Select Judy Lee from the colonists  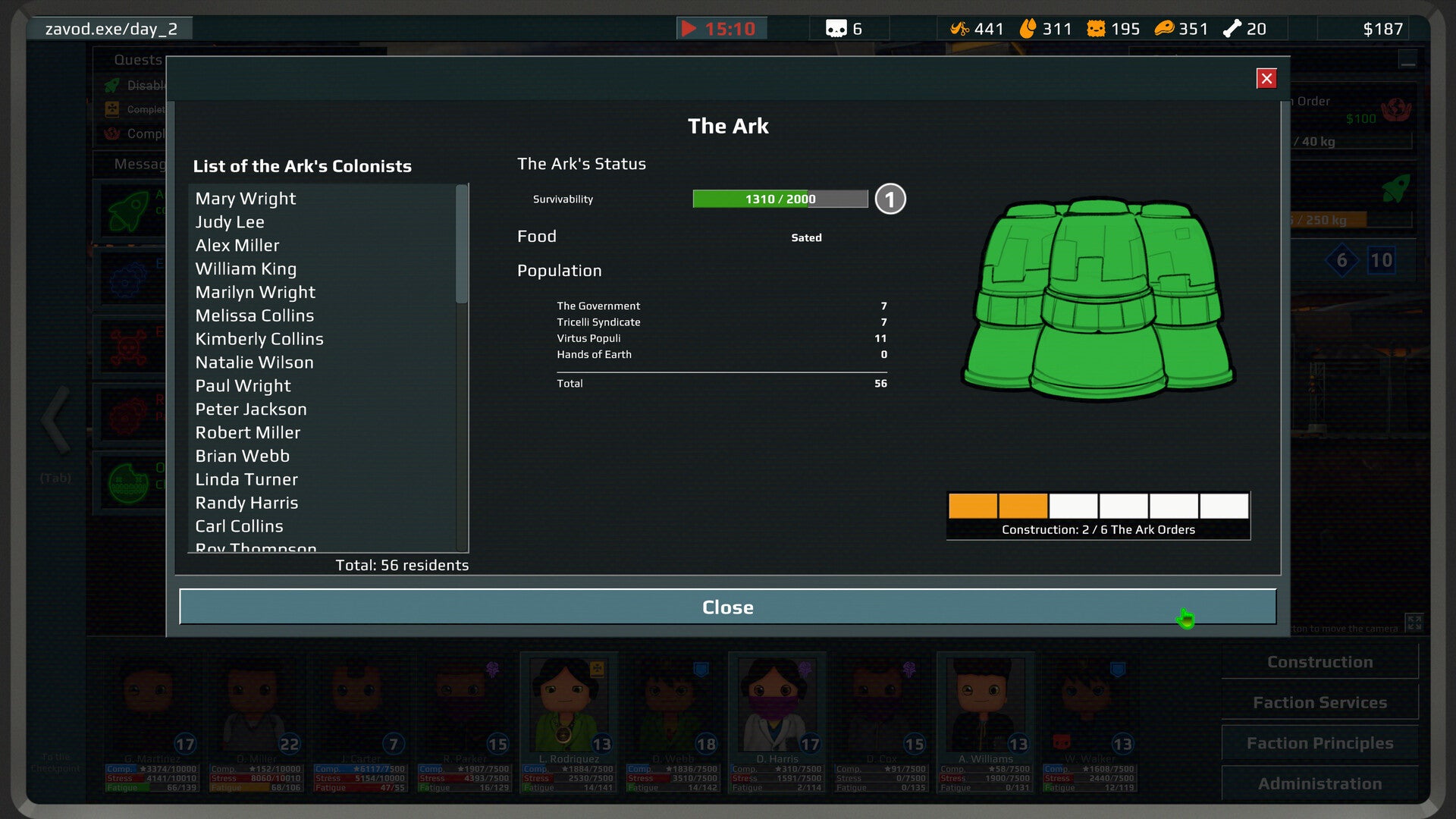tap(230, 222)
